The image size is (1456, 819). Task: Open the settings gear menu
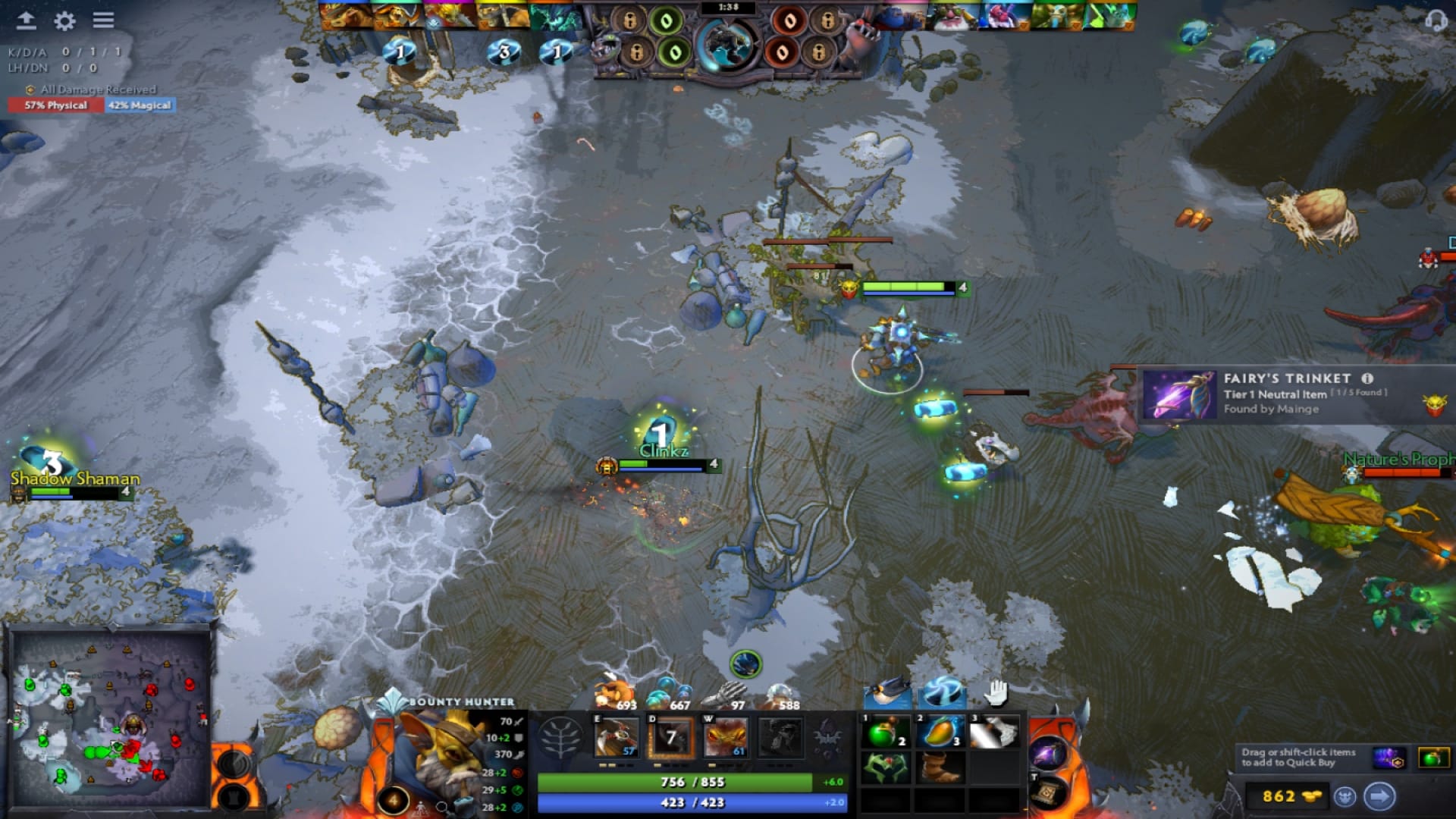coord(64,20)
